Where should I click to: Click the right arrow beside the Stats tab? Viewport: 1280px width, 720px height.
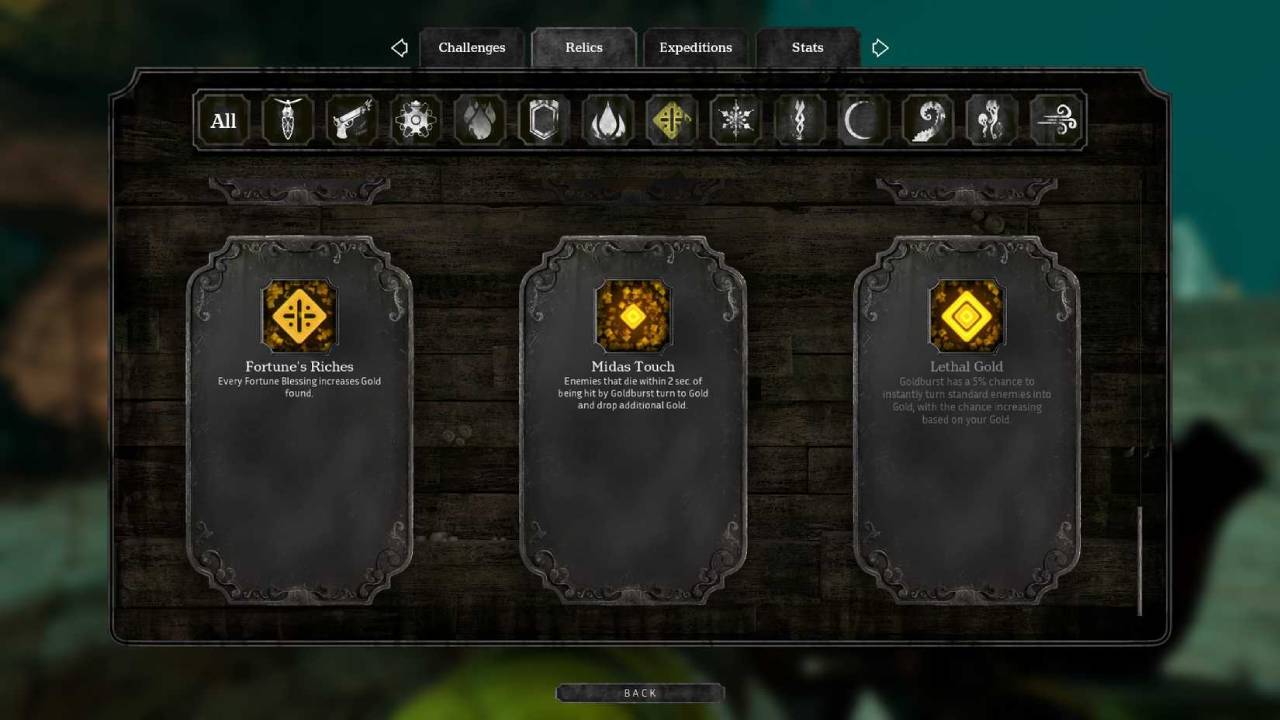(879, 47)
